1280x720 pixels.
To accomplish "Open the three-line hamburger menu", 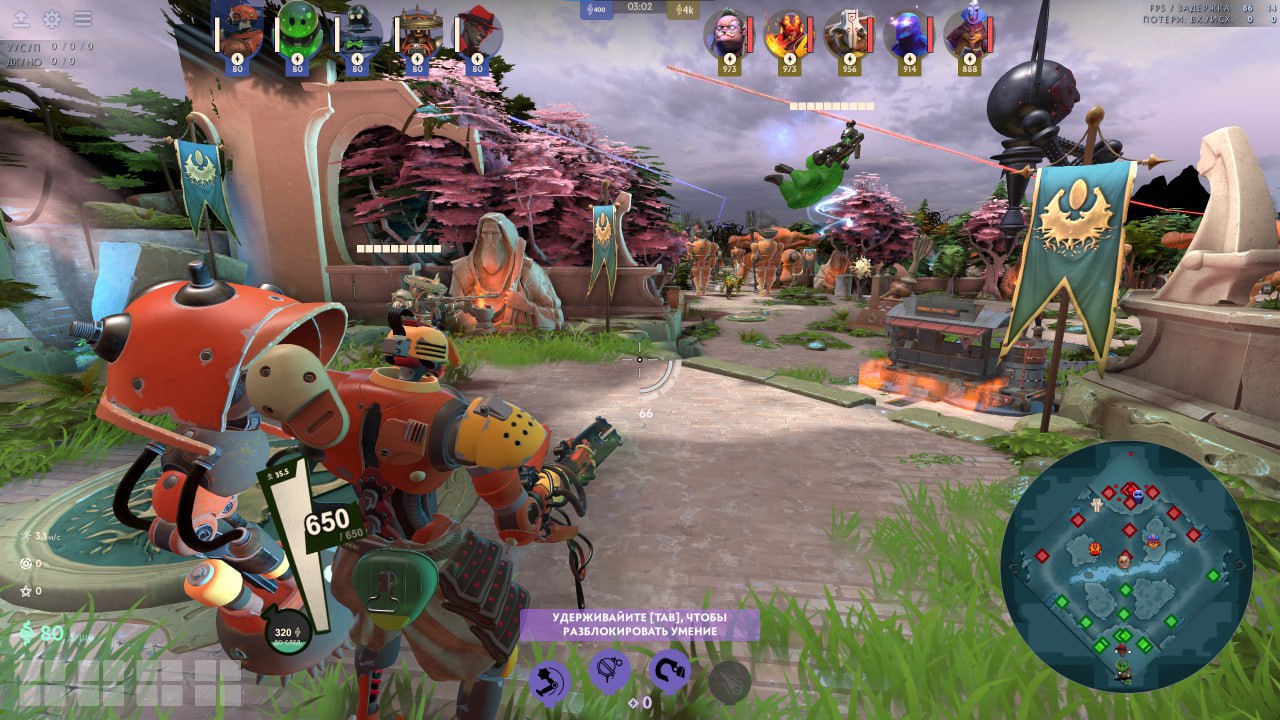I will 83,19.
